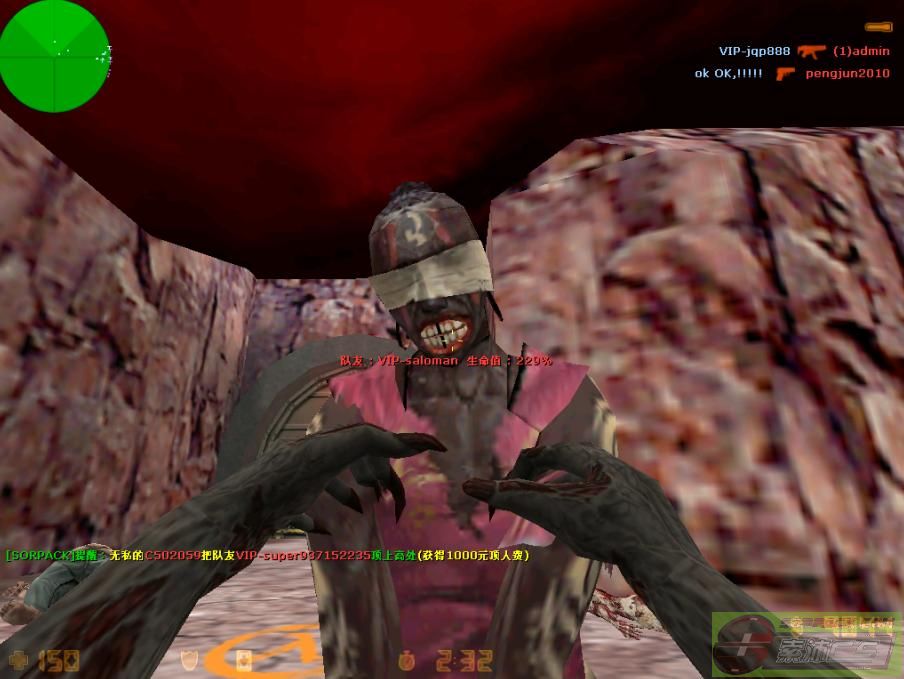The image size is (904, 679).
Task: Click the round timer stopwatch icon
Action: [x=406, y=660]
